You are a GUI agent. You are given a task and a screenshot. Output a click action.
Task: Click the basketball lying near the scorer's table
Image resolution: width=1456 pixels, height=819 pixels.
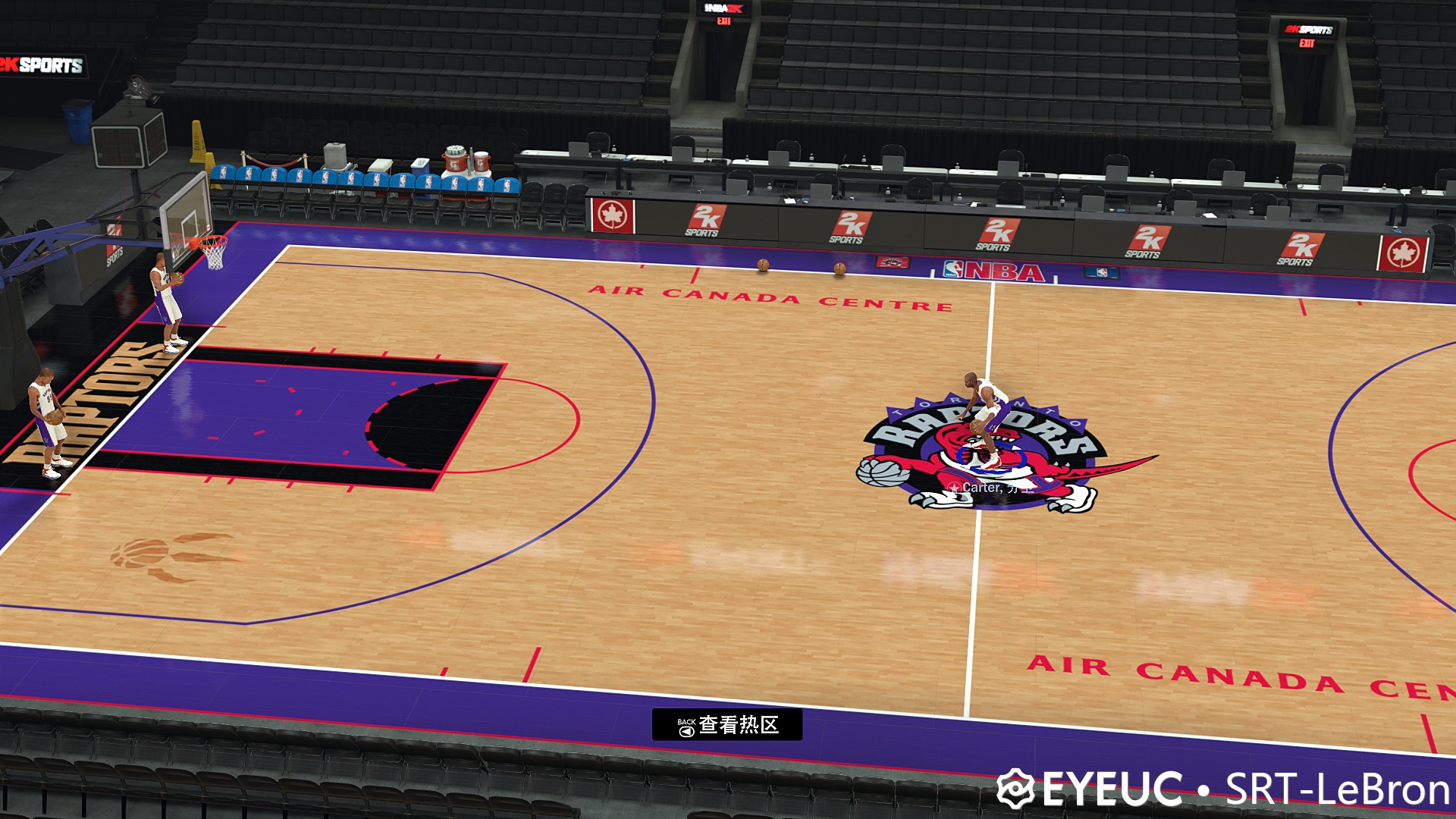click(762, 265)
